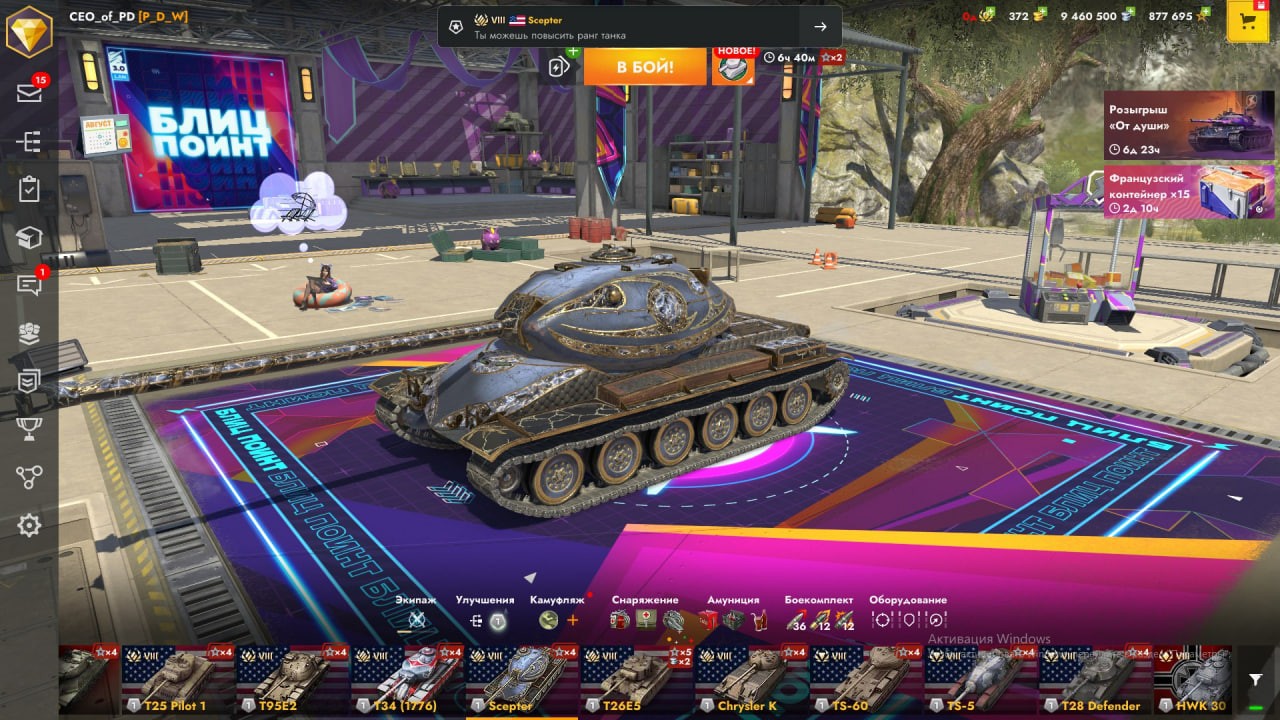The width and height of the screenshot is (1280, 720).
Task: Open the premium gem account badge
Action: pyautogui.click(x=29, y=31)
